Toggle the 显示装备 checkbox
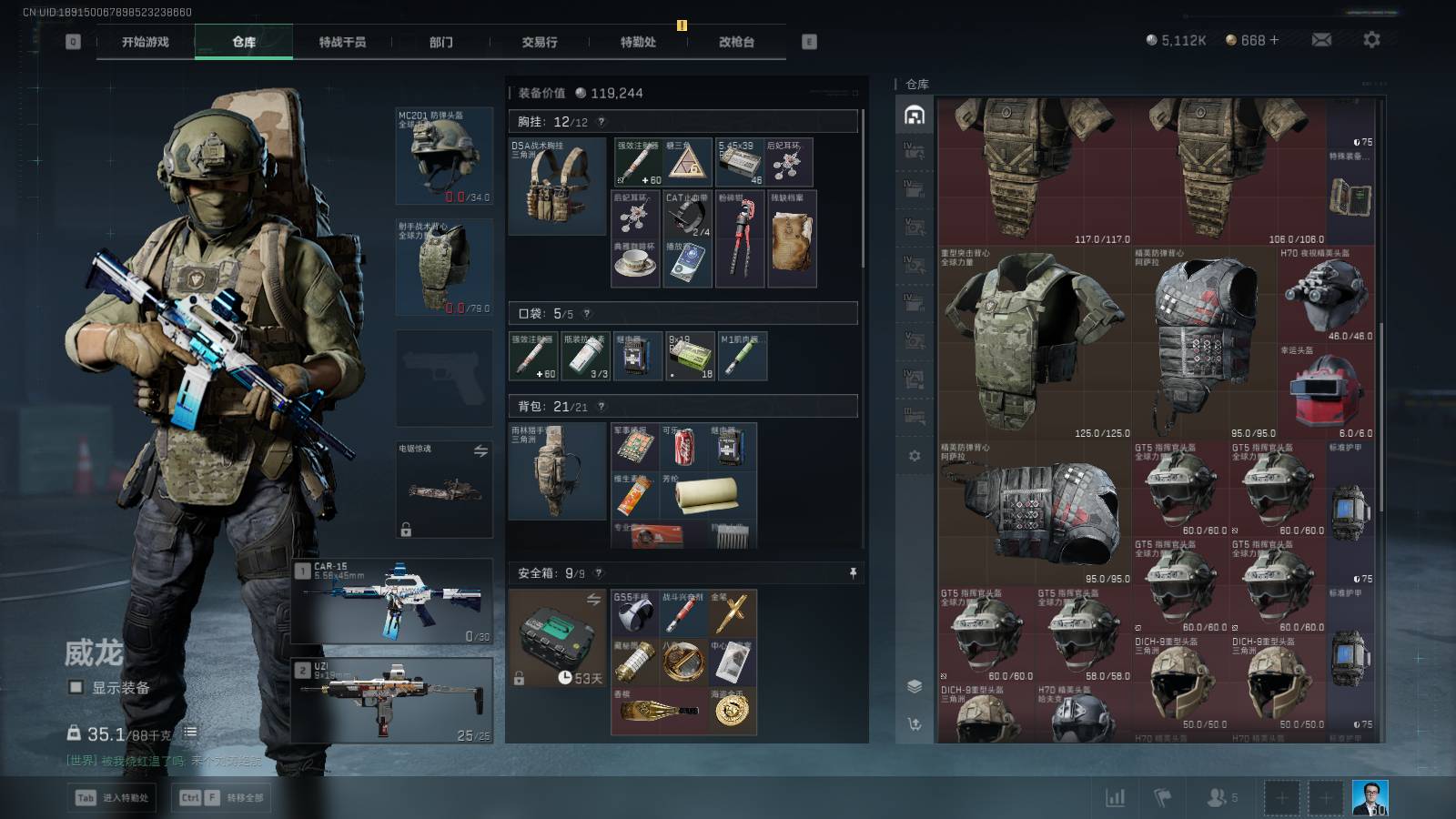Image resolution: width=1456 pixels, height=819 pixels. click(76, 688)
